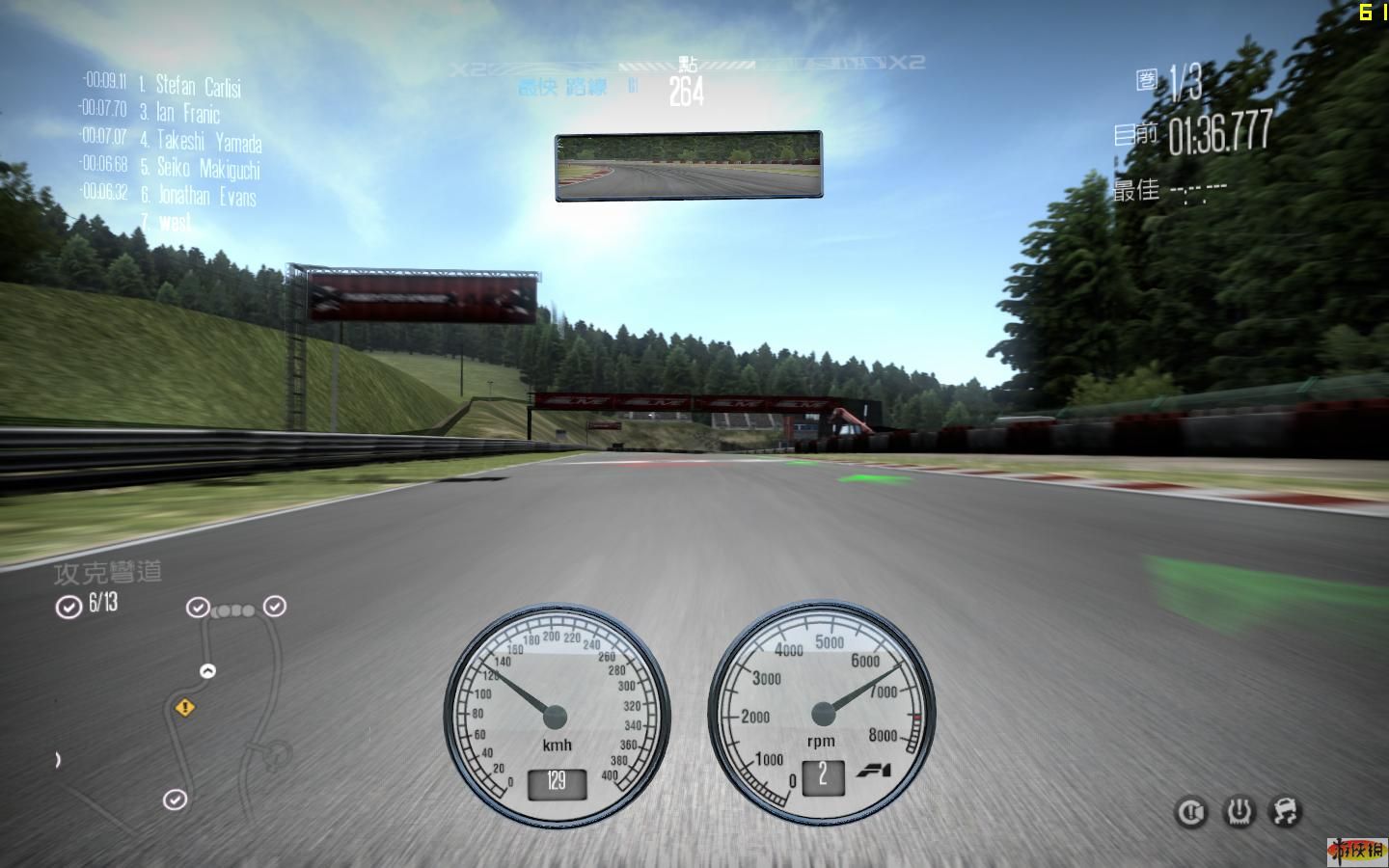Viewport: 1389px width, 868px height.
Task: Select the rear-view mirror display
Action: tap(688, 167)
